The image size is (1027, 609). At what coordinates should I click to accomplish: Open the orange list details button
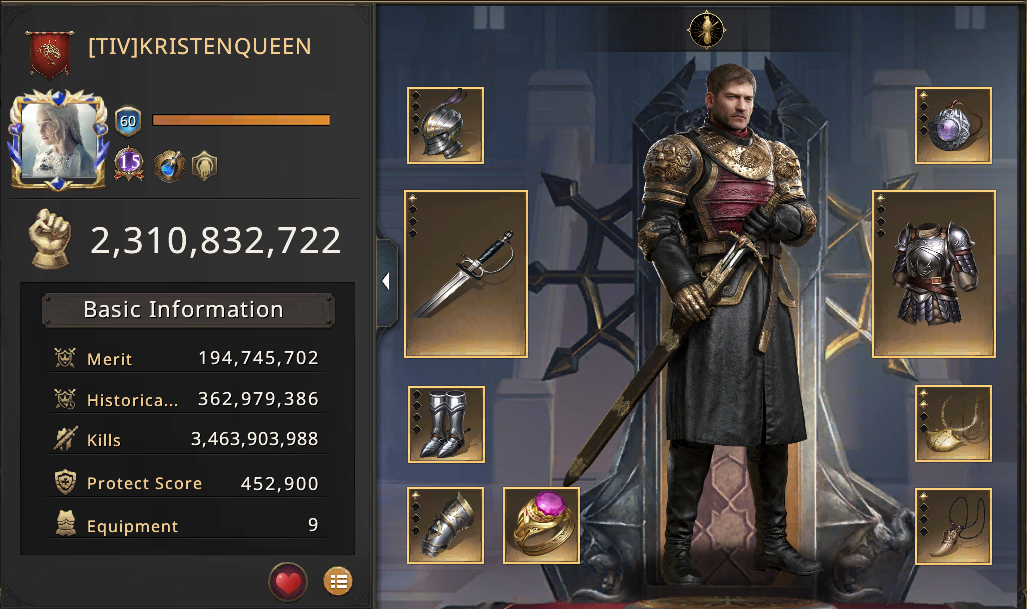pyautogui.click(x=338, y=580)
